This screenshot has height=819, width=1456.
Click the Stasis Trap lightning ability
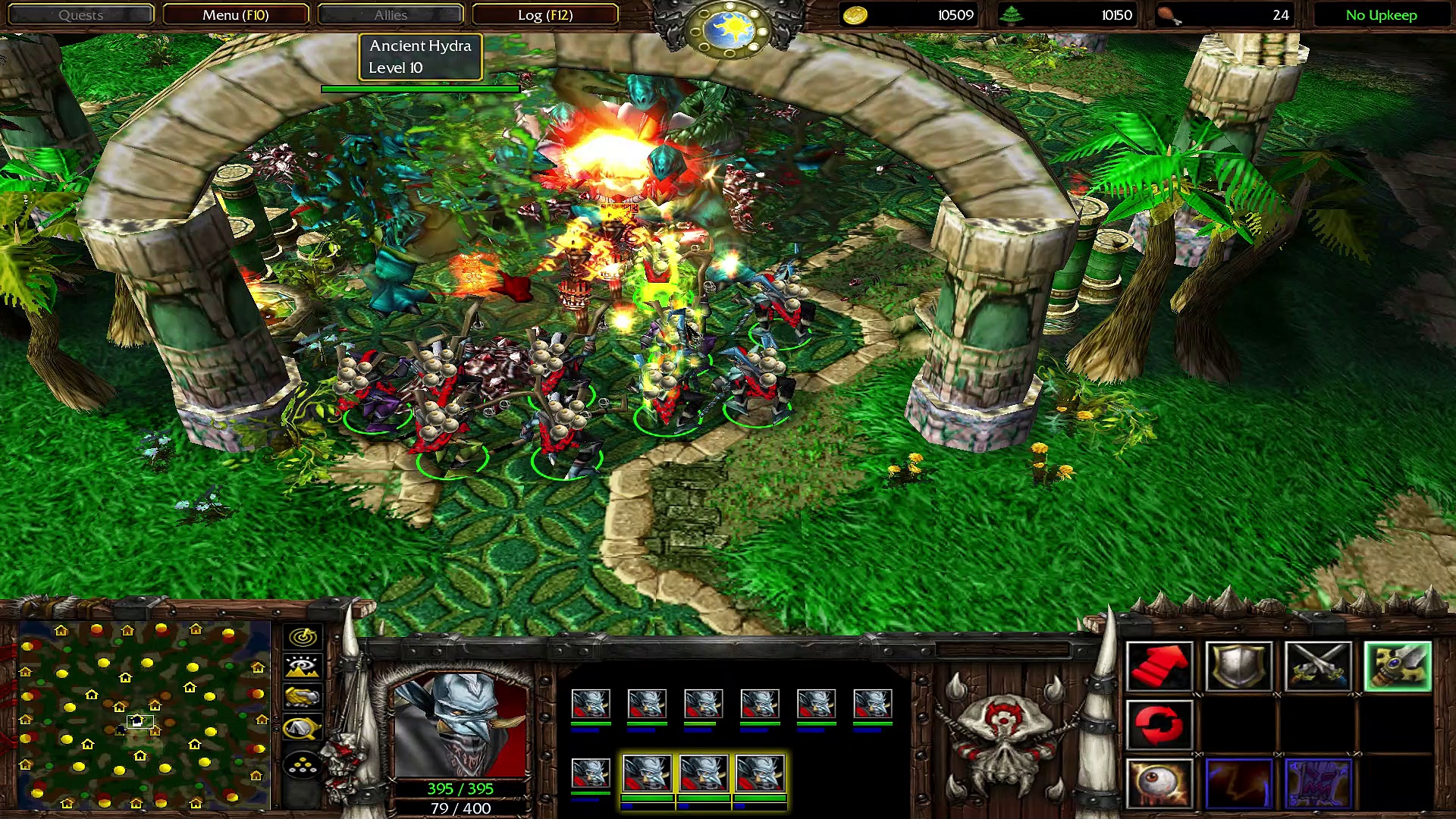[x=1238, y=784]
